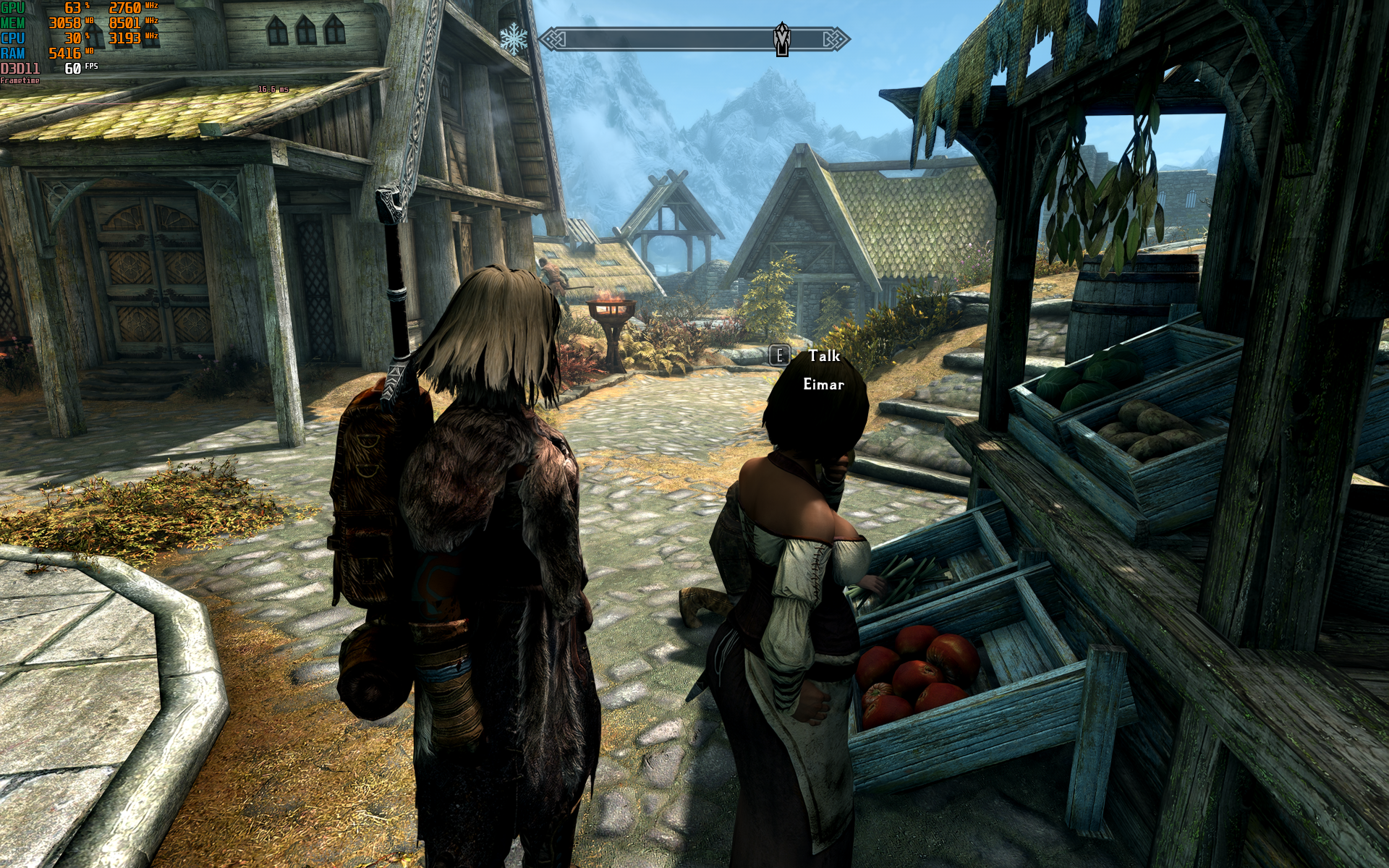
Task: Select the snowflake cold indicator icon
Action: (x=514, y=39)
